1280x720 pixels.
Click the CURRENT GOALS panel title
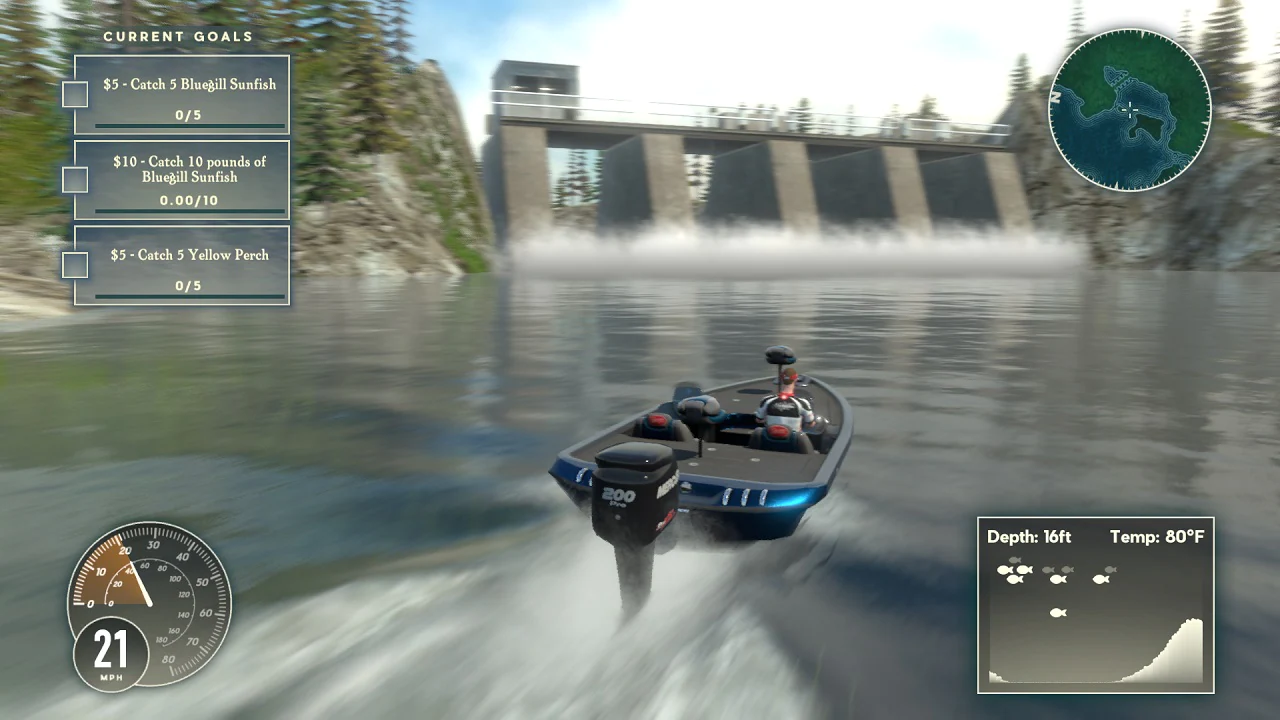[180, 36]
